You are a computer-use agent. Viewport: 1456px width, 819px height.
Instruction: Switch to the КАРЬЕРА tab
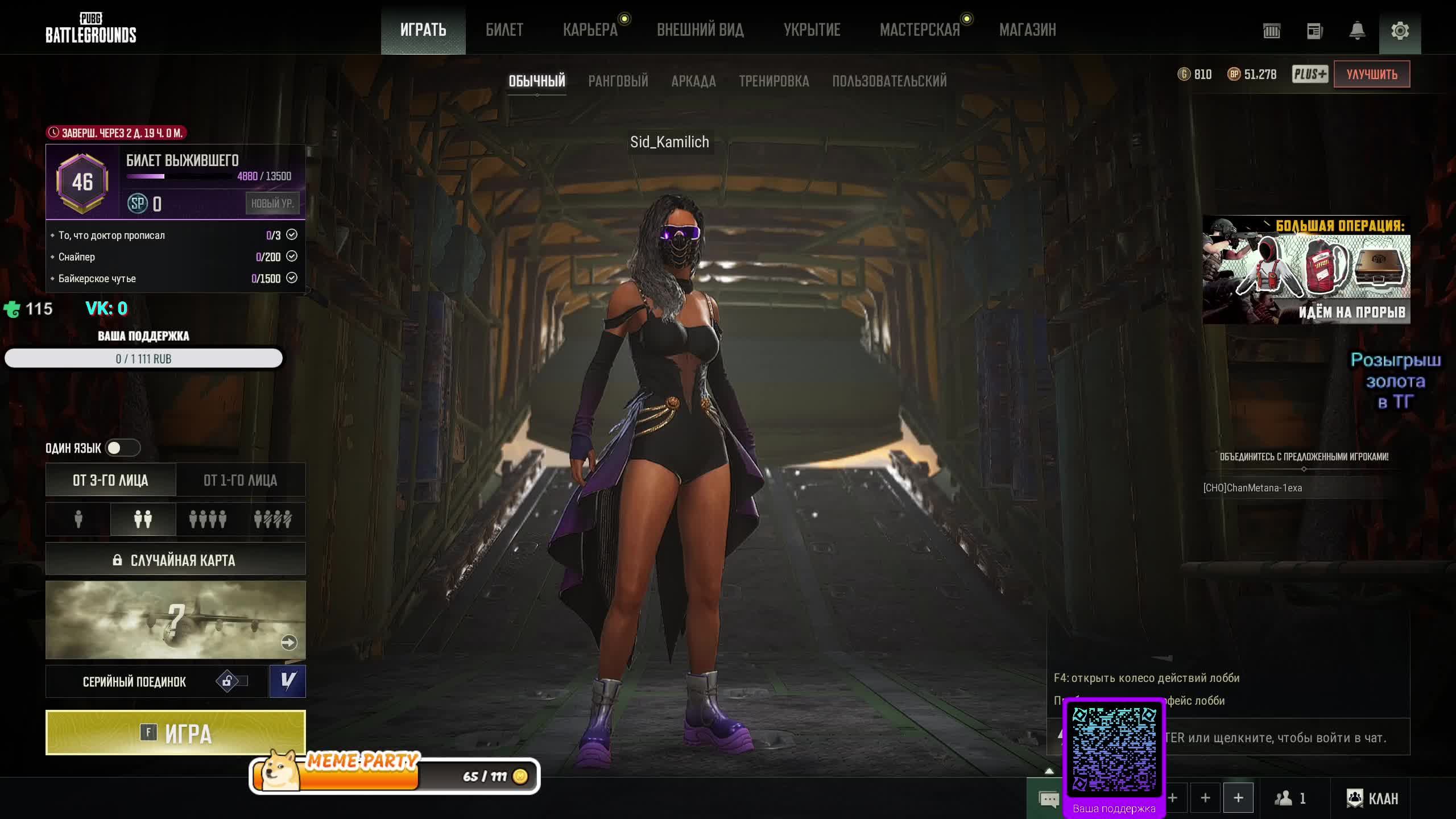click(x=590, y=30)
